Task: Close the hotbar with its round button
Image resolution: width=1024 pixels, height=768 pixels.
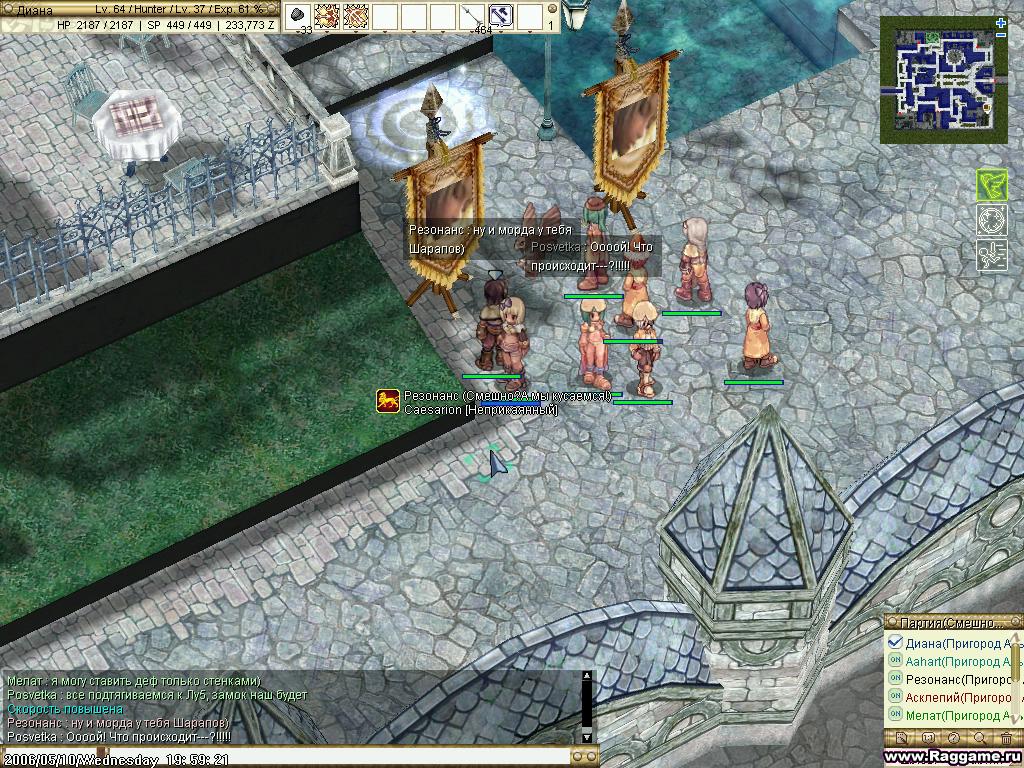Action: tap(552, 7)
